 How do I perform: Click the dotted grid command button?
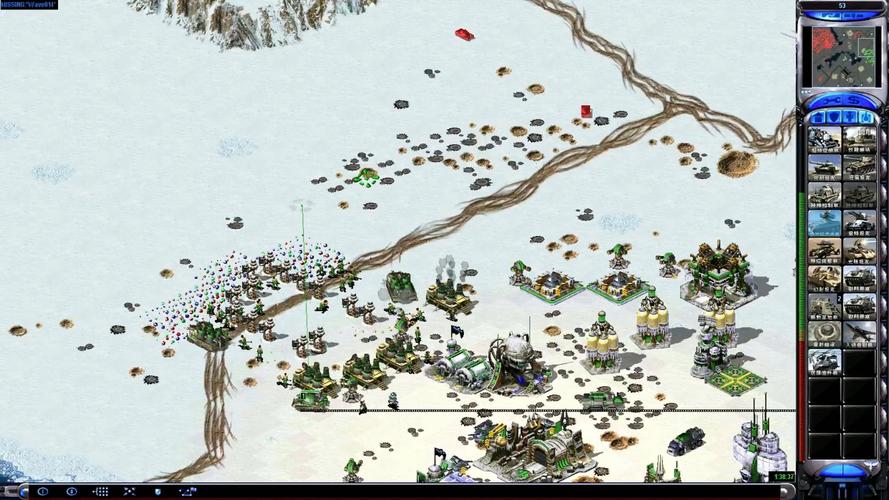(101, 492)
